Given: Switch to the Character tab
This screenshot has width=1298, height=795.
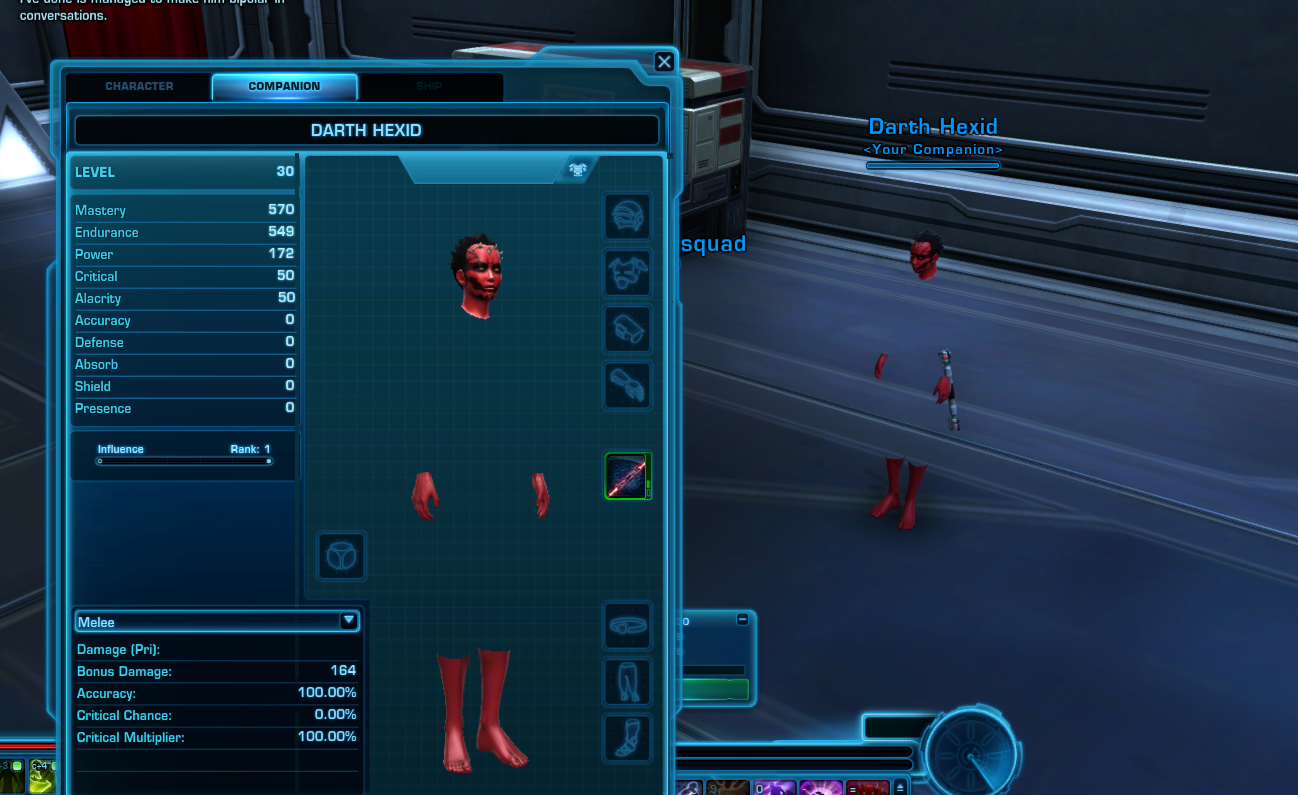Looking at the screenshot, I should click(x=139, y=87).
